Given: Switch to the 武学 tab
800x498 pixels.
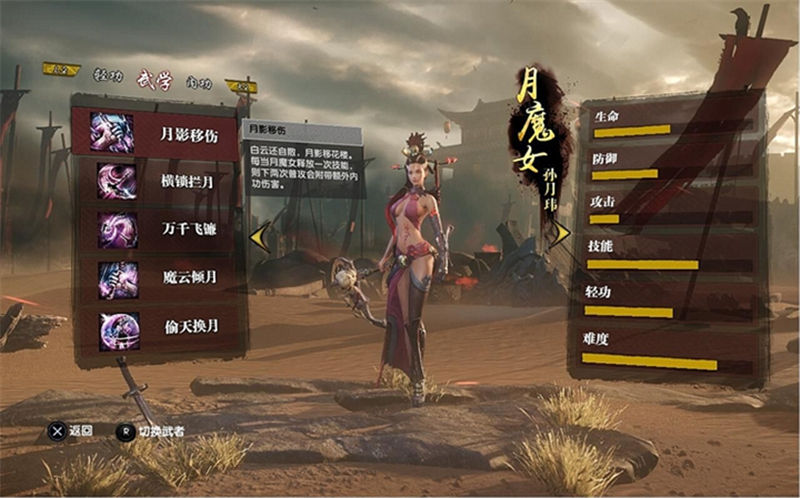Looking at the screenshot, I should [x=154, y=75].
